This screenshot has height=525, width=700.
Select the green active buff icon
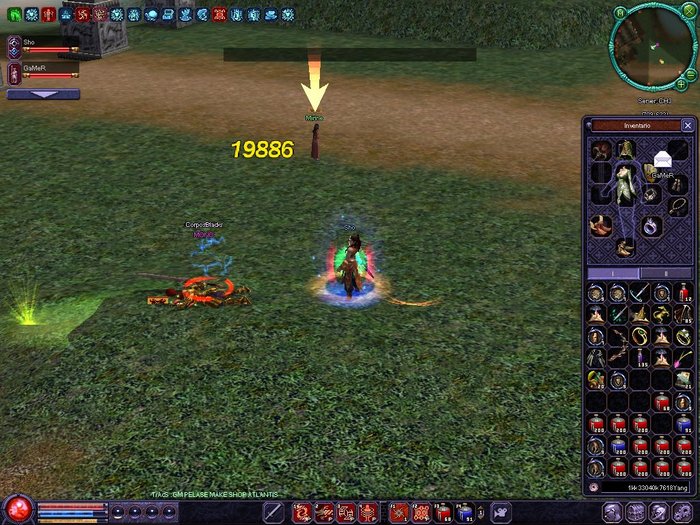pos(15,15)
